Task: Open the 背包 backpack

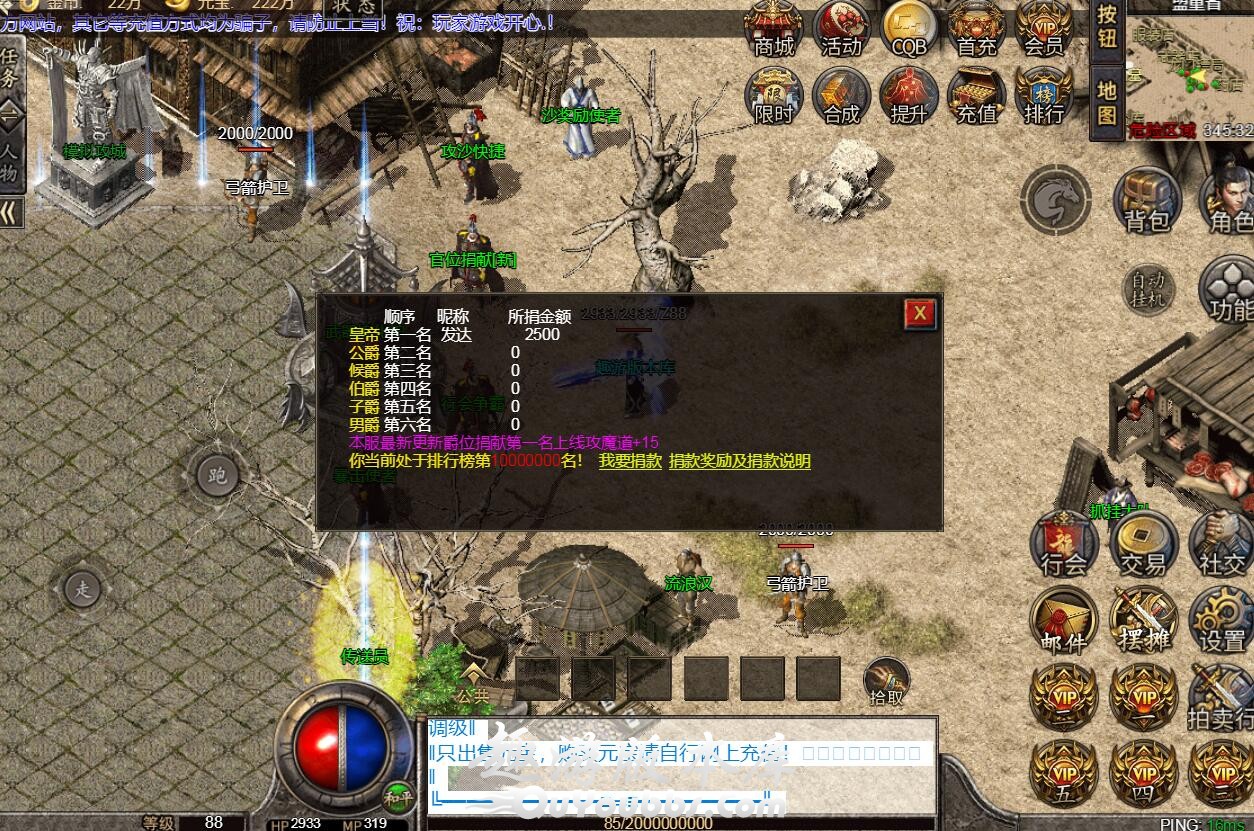Action: click(x=1147, y=202)
